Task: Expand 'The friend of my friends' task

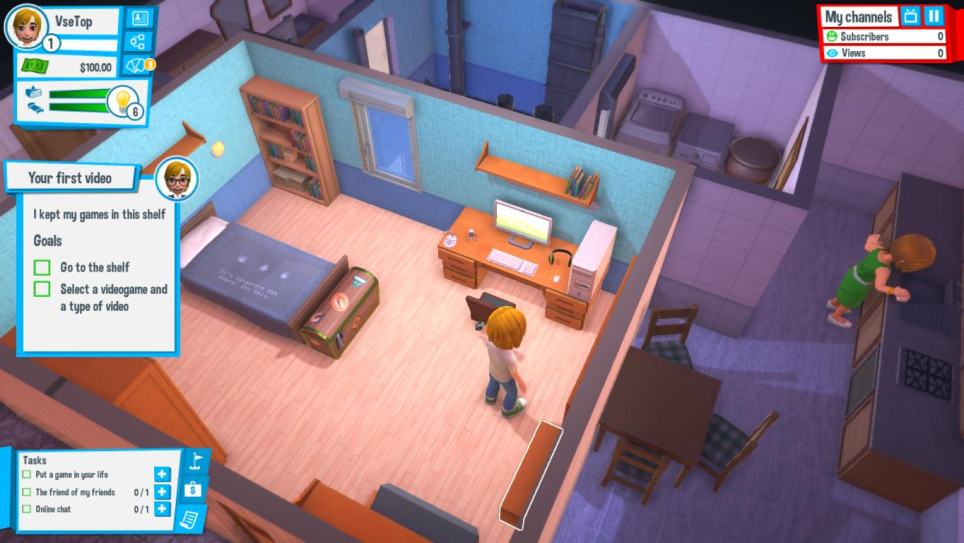Action: click(x=162, y=492)
